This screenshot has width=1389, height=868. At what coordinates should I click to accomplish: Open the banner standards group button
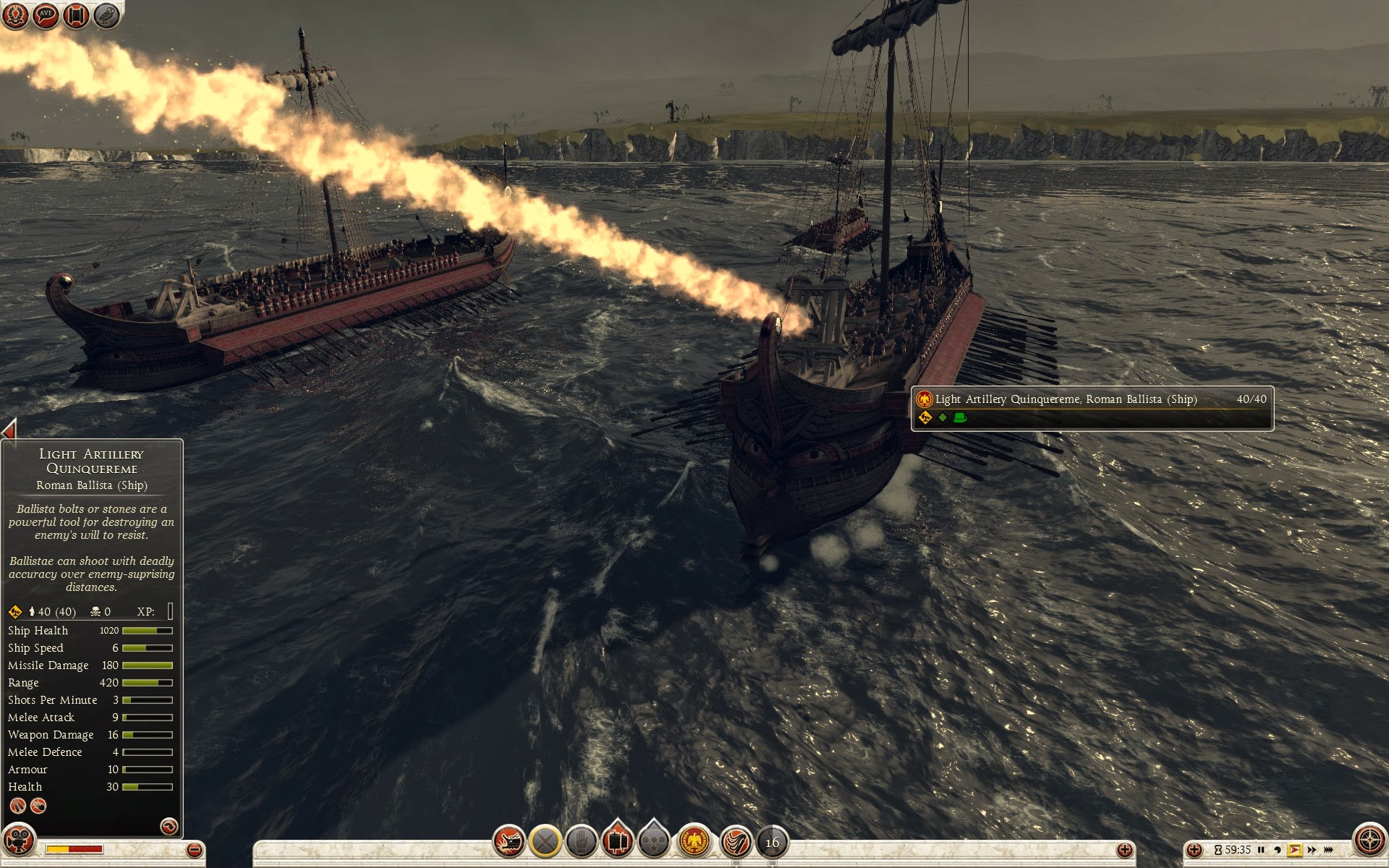(x=617, y=840)
